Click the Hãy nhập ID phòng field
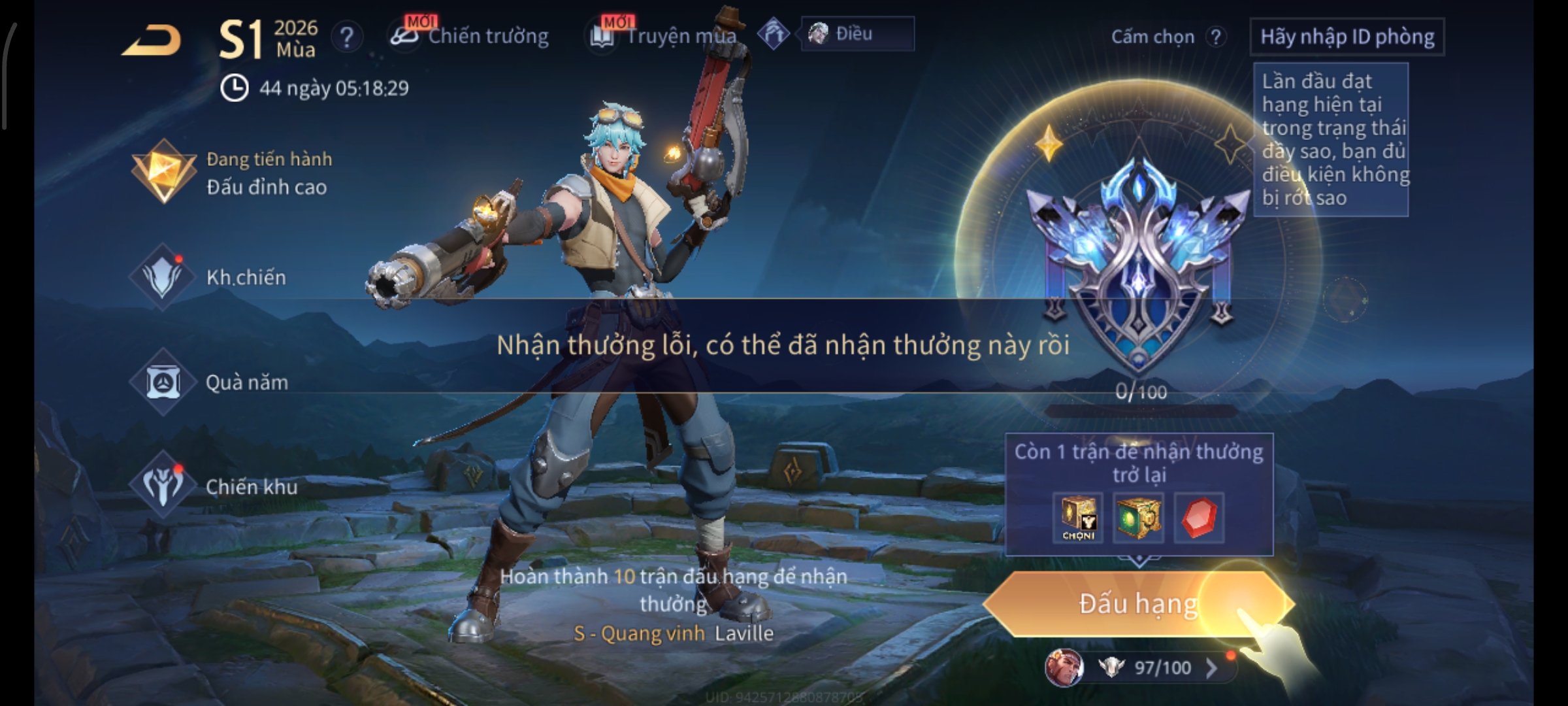 pyautogui.click(x=1347, y=37)
